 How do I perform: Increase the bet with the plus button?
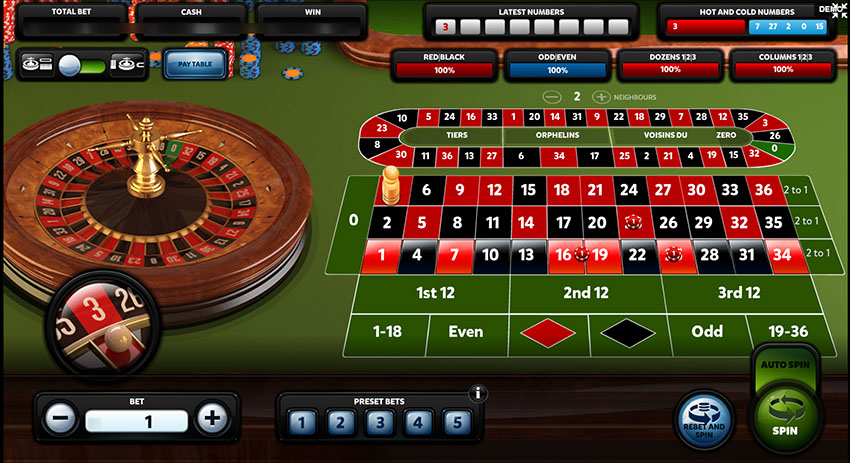pos(210,418)
